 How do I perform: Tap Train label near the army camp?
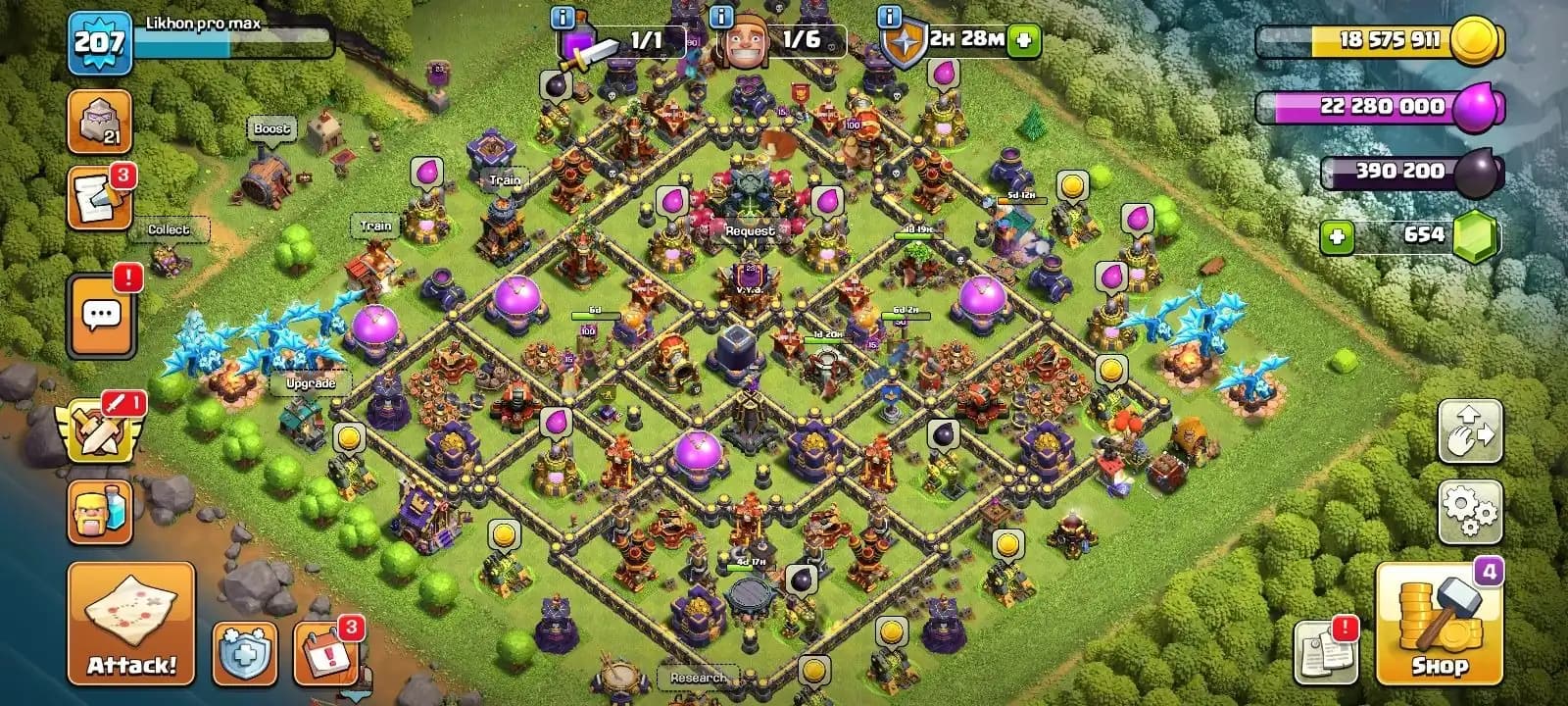pos(374,226)
